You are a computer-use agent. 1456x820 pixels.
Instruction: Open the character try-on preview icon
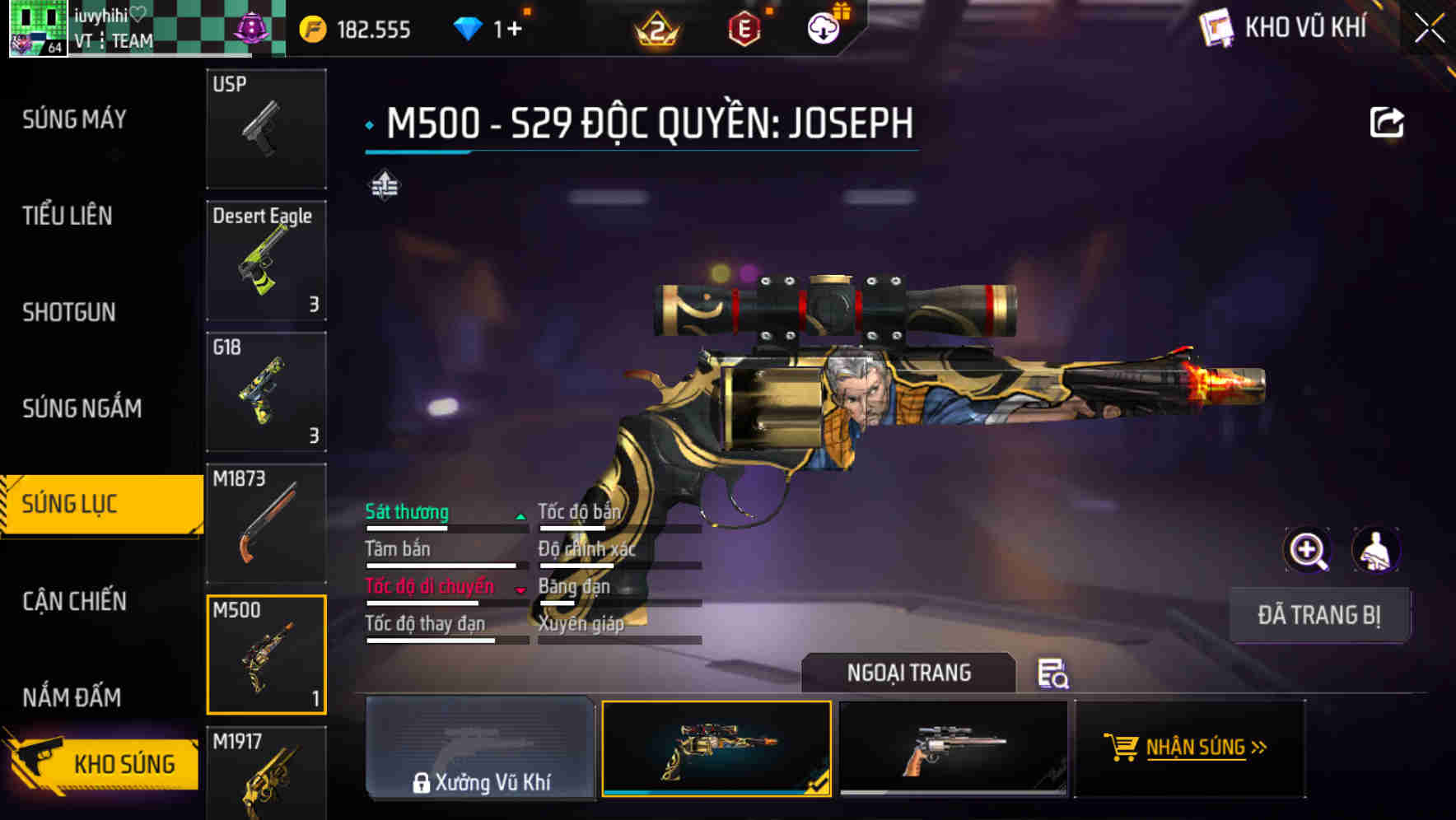point(1377,550)
